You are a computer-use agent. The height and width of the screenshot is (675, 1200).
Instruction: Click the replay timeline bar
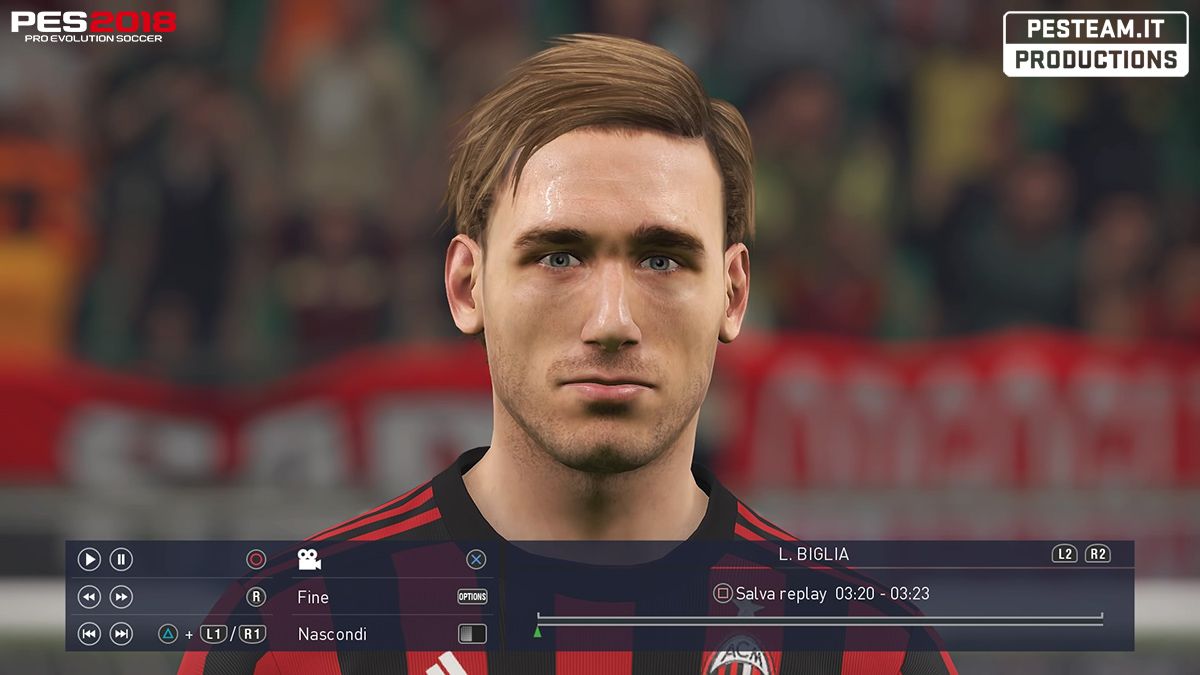pyautogui.click(x=820, y=620)
